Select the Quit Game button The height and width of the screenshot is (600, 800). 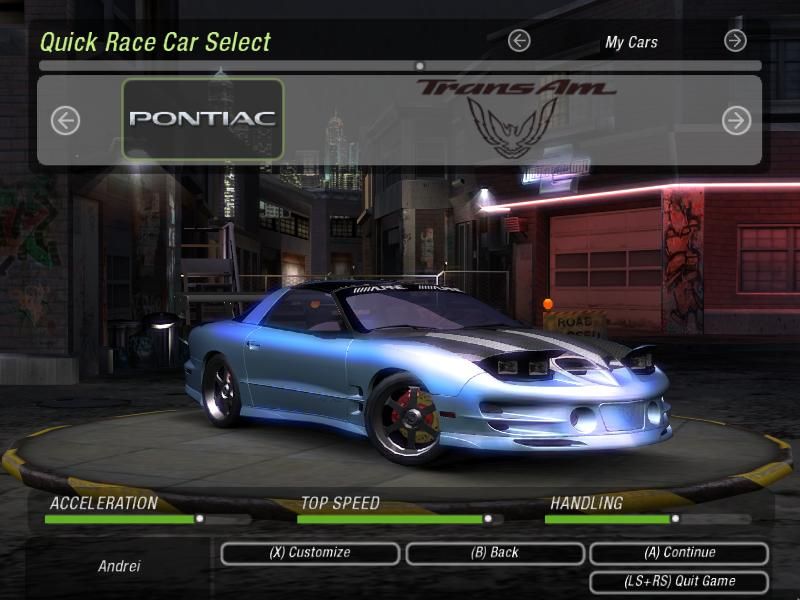click(678, 581)
